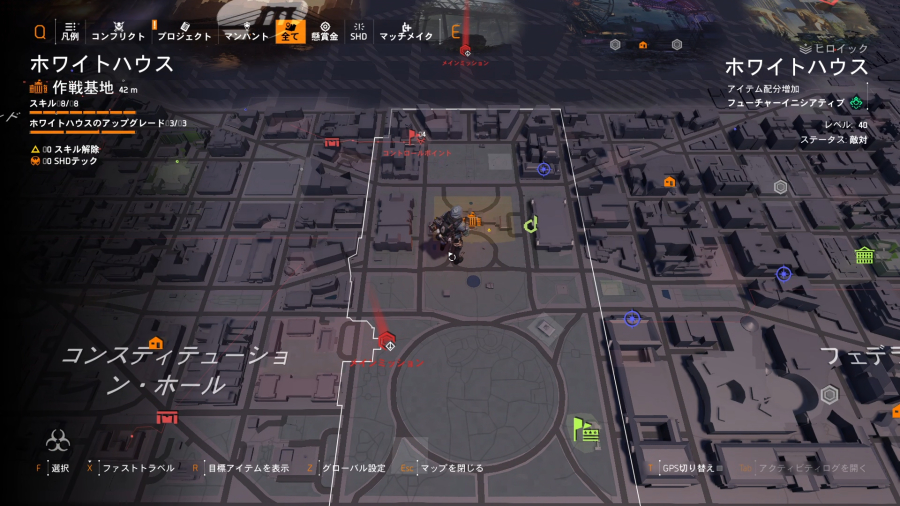
Task: Open the マッチメイク matchmaking tab
Action: pyautogui.click(x=405, y=30)
